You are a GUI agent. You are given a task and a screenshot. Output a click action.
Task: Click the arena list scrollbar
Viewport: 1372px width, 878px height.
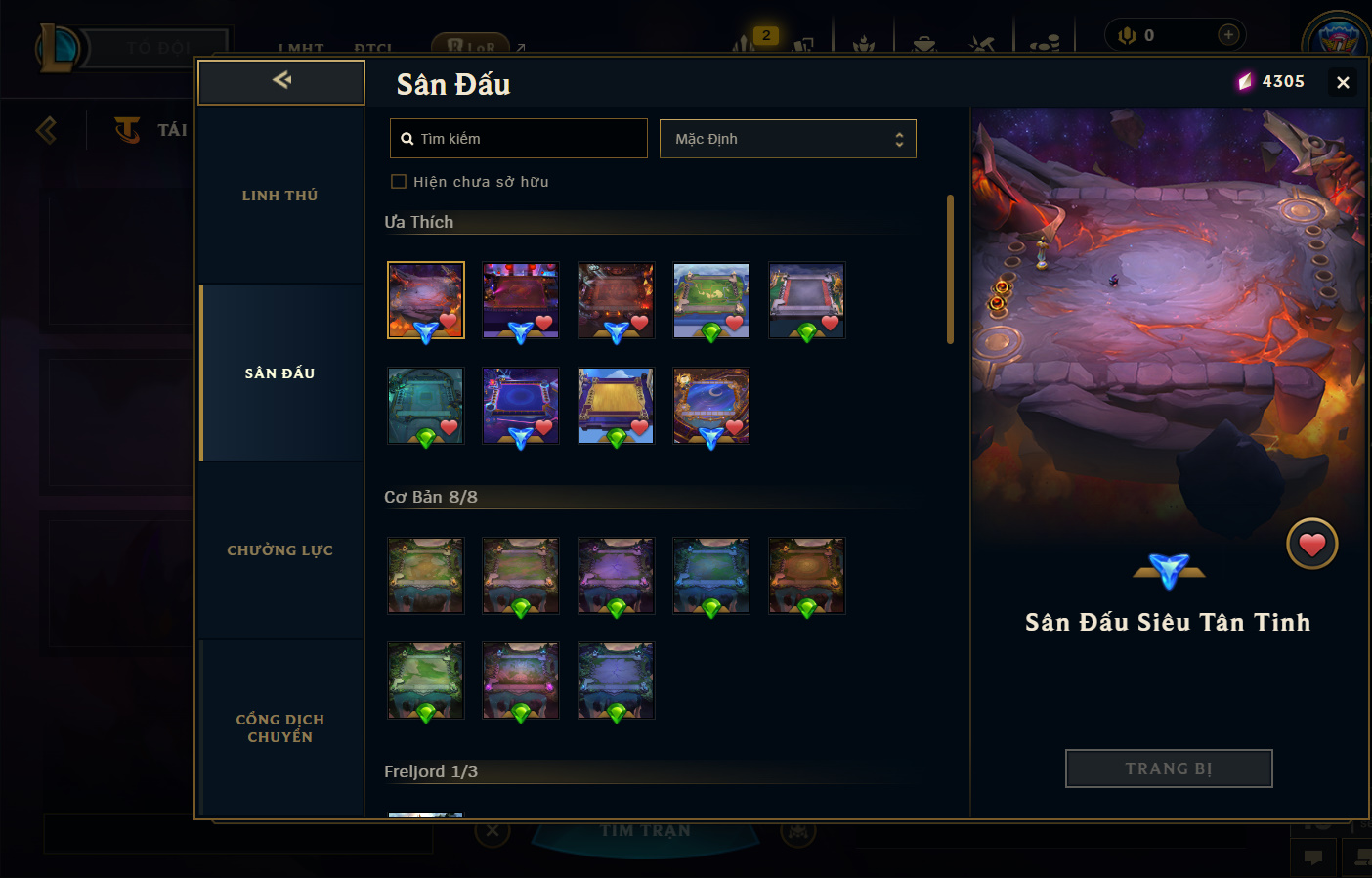point(950,269)
